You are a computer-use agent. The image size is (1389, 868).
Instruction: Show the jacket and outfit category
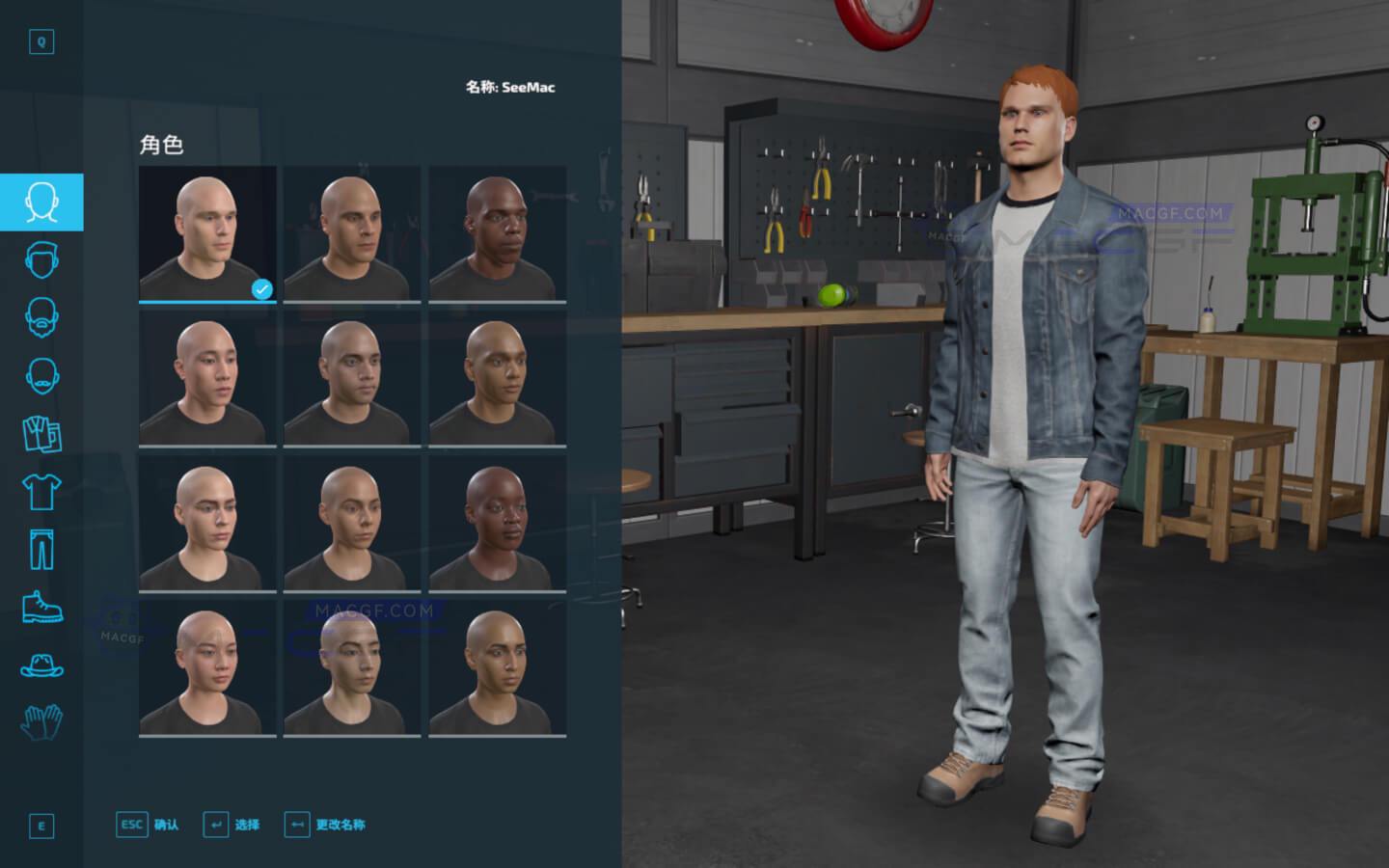pos(41,434)
